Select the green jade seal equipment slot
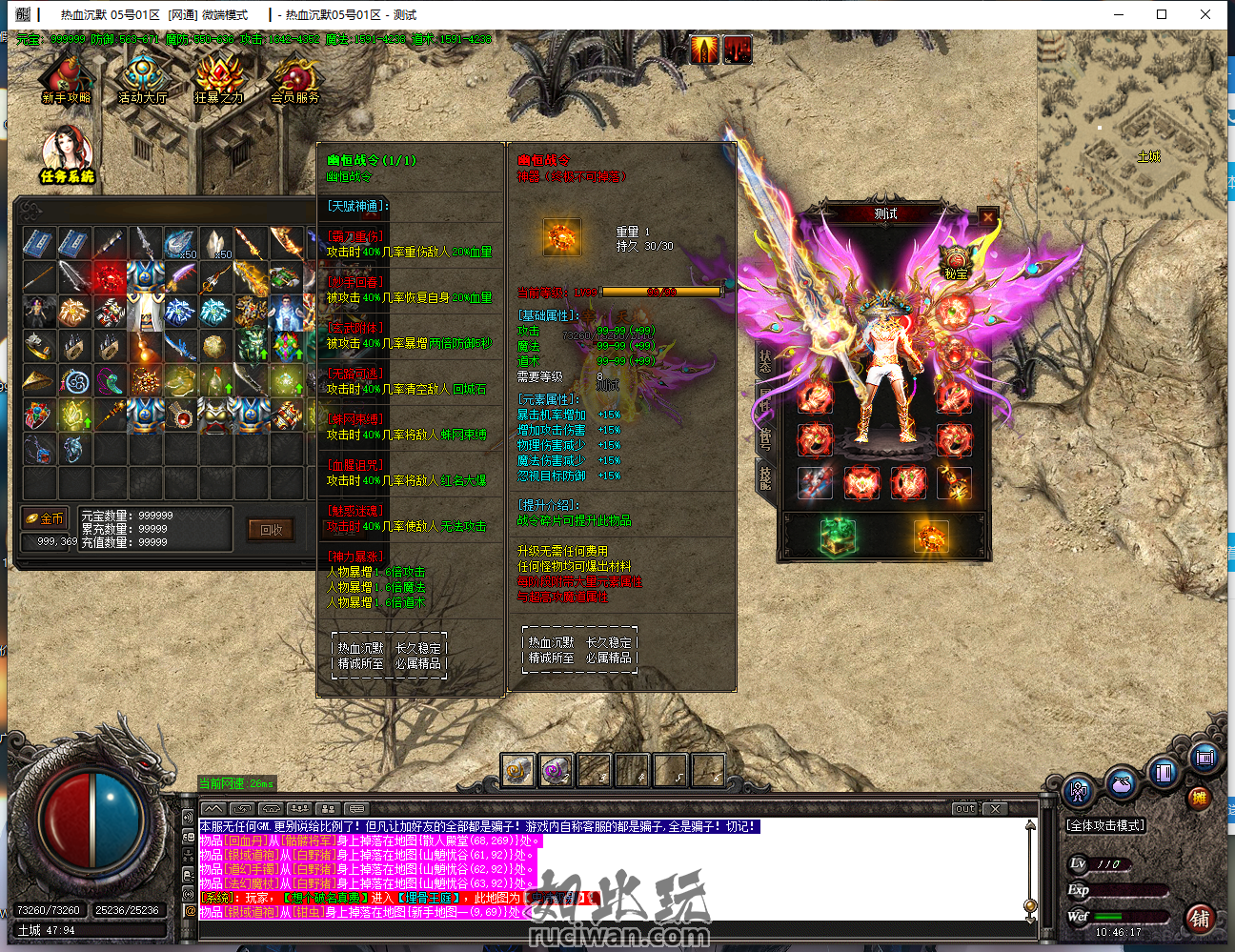1235x952 pixels. 838,537
